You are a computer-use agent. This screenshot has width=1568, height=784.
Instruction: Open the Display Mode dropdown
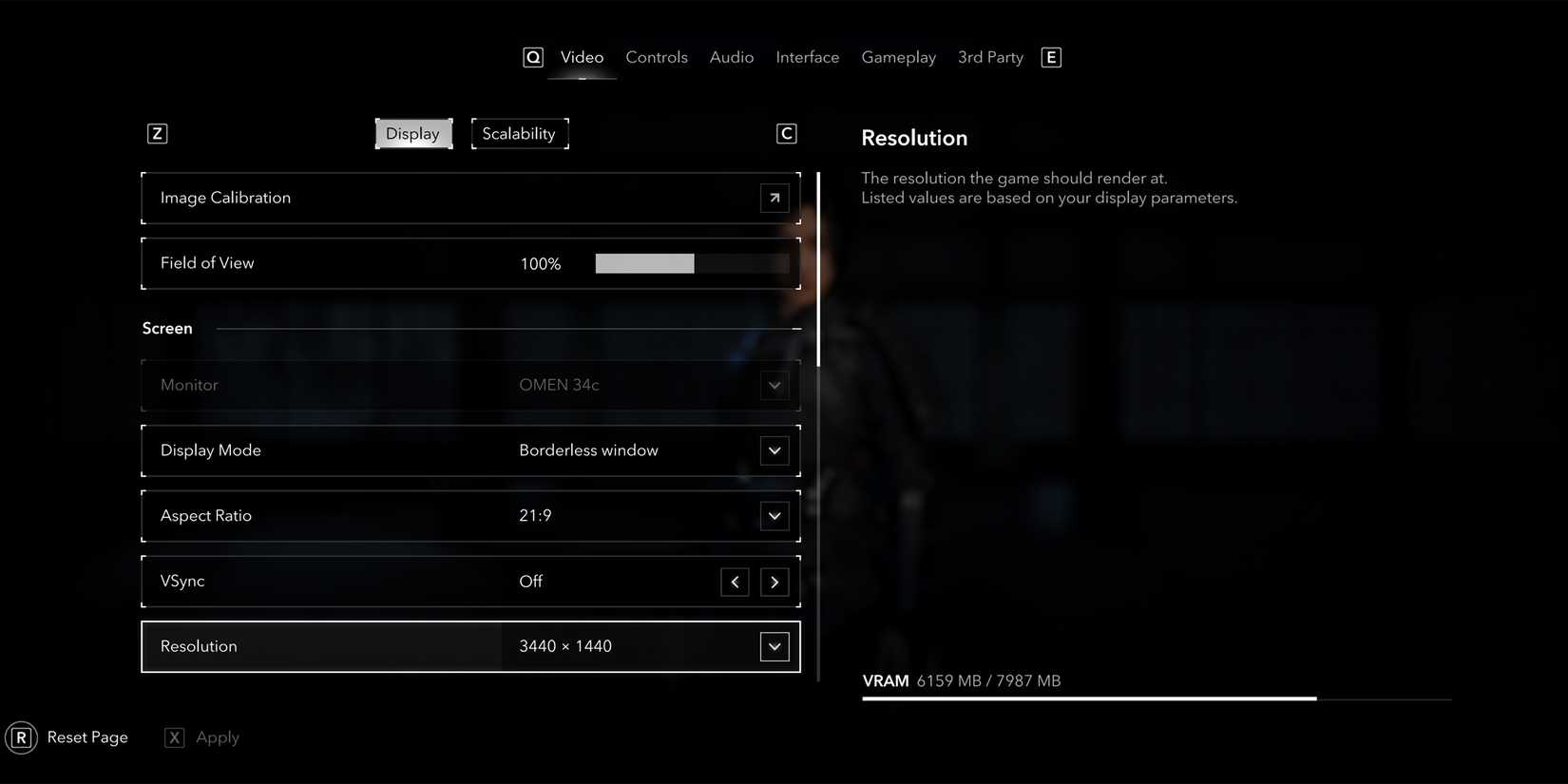[x=774, y=450]
